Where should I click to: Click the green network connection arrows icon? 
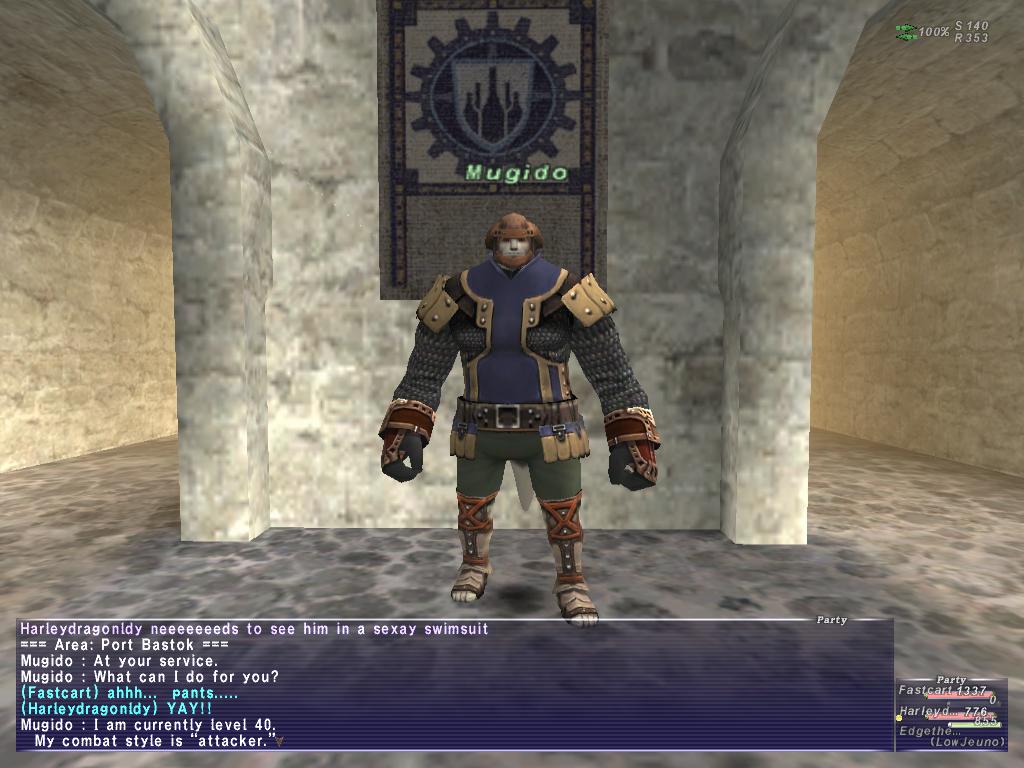pyautogui.click(x=906, y=32)
